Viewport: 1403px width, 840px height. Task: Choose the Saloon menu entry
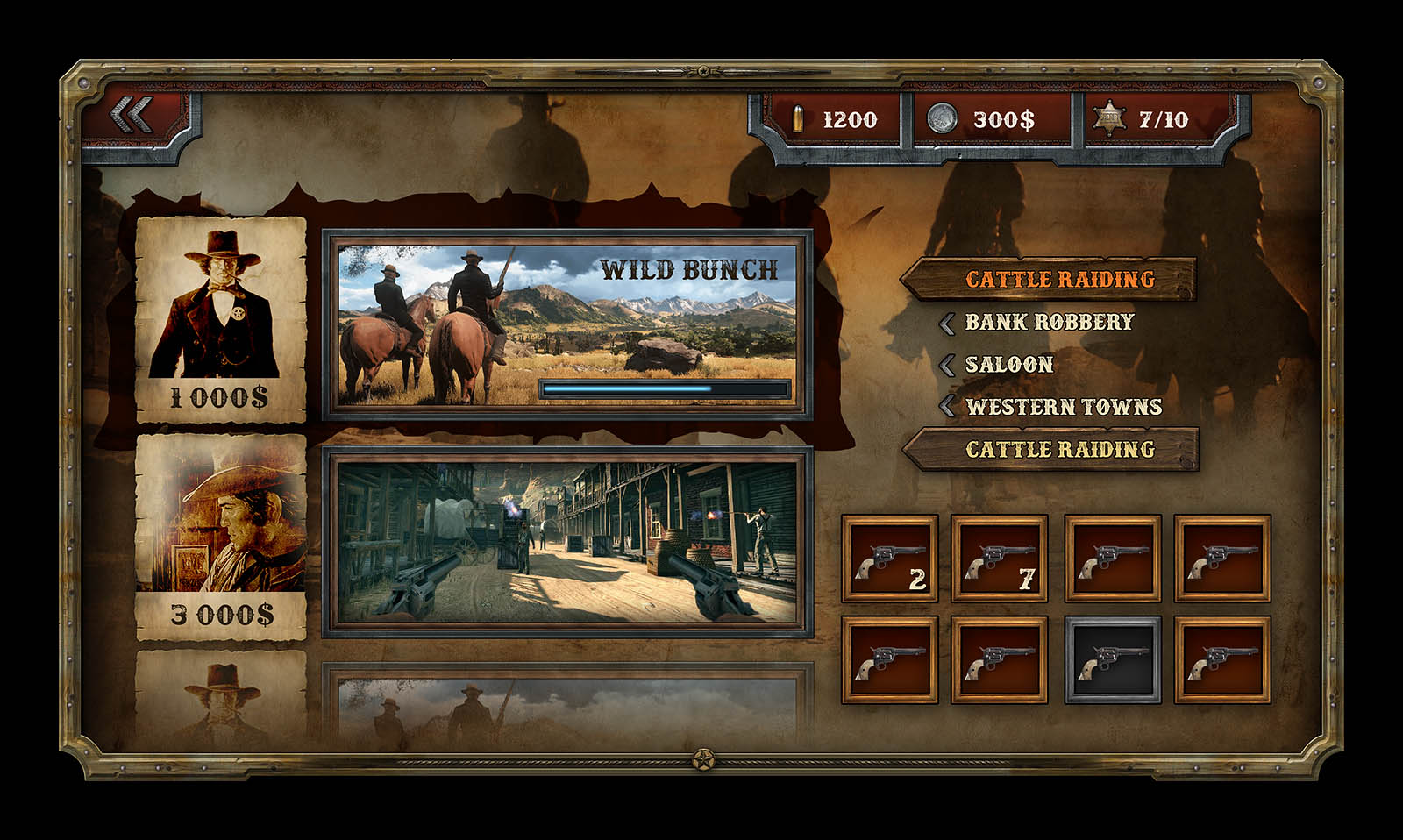[x=1008, y=364]
